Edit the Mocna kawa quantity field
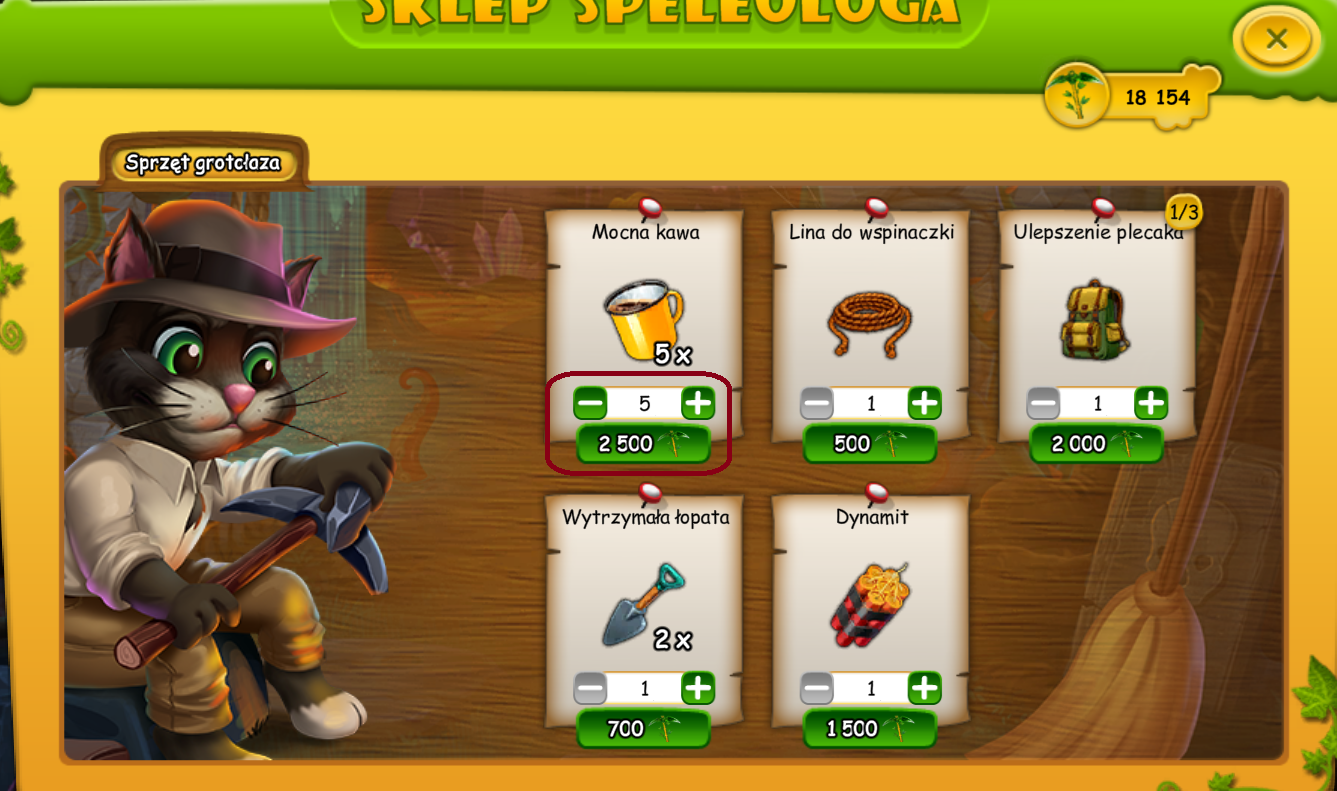This screenshot has height=791, width=1337. pos(644,404)
